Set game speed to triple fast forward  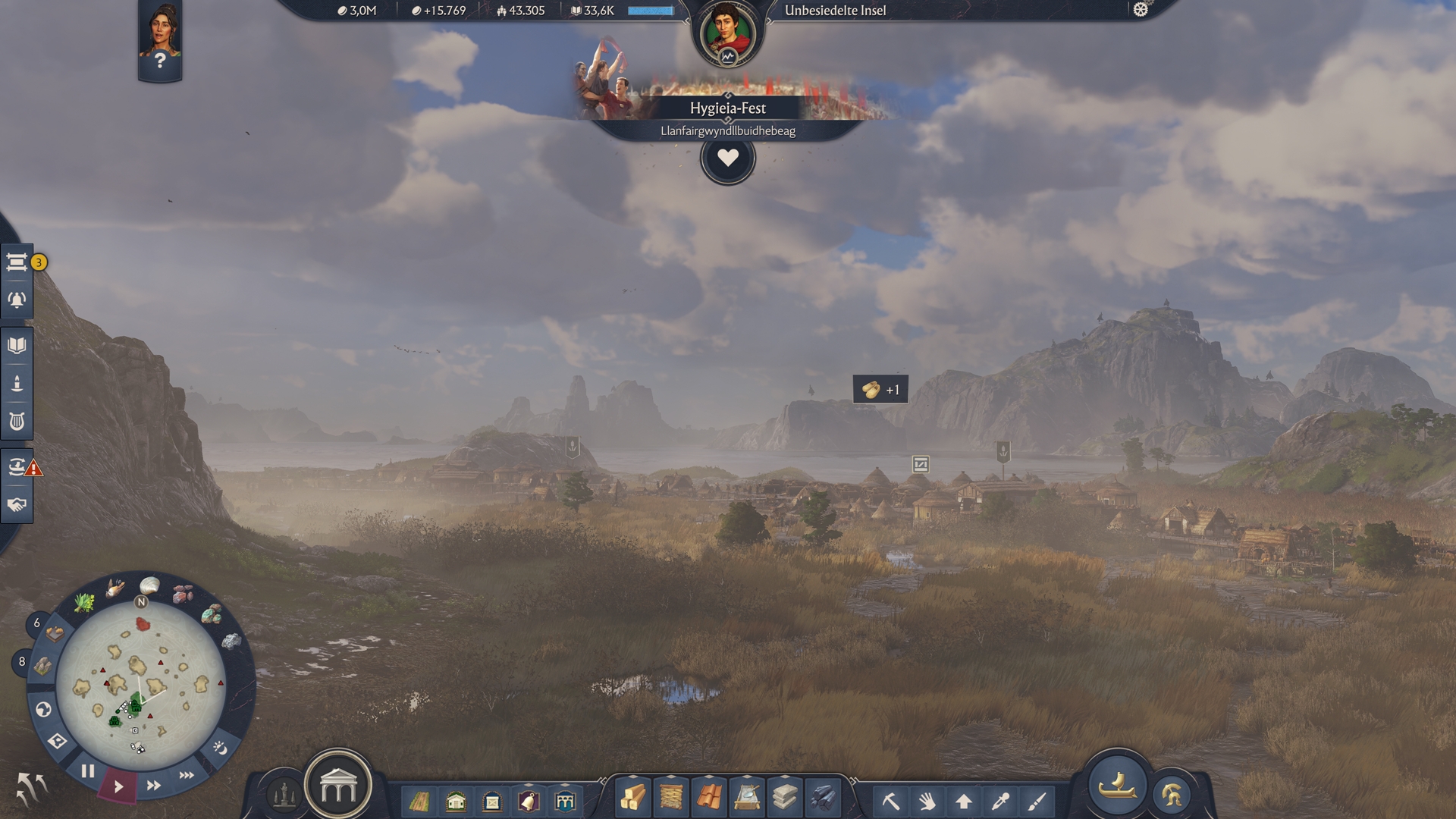[187, 775]
